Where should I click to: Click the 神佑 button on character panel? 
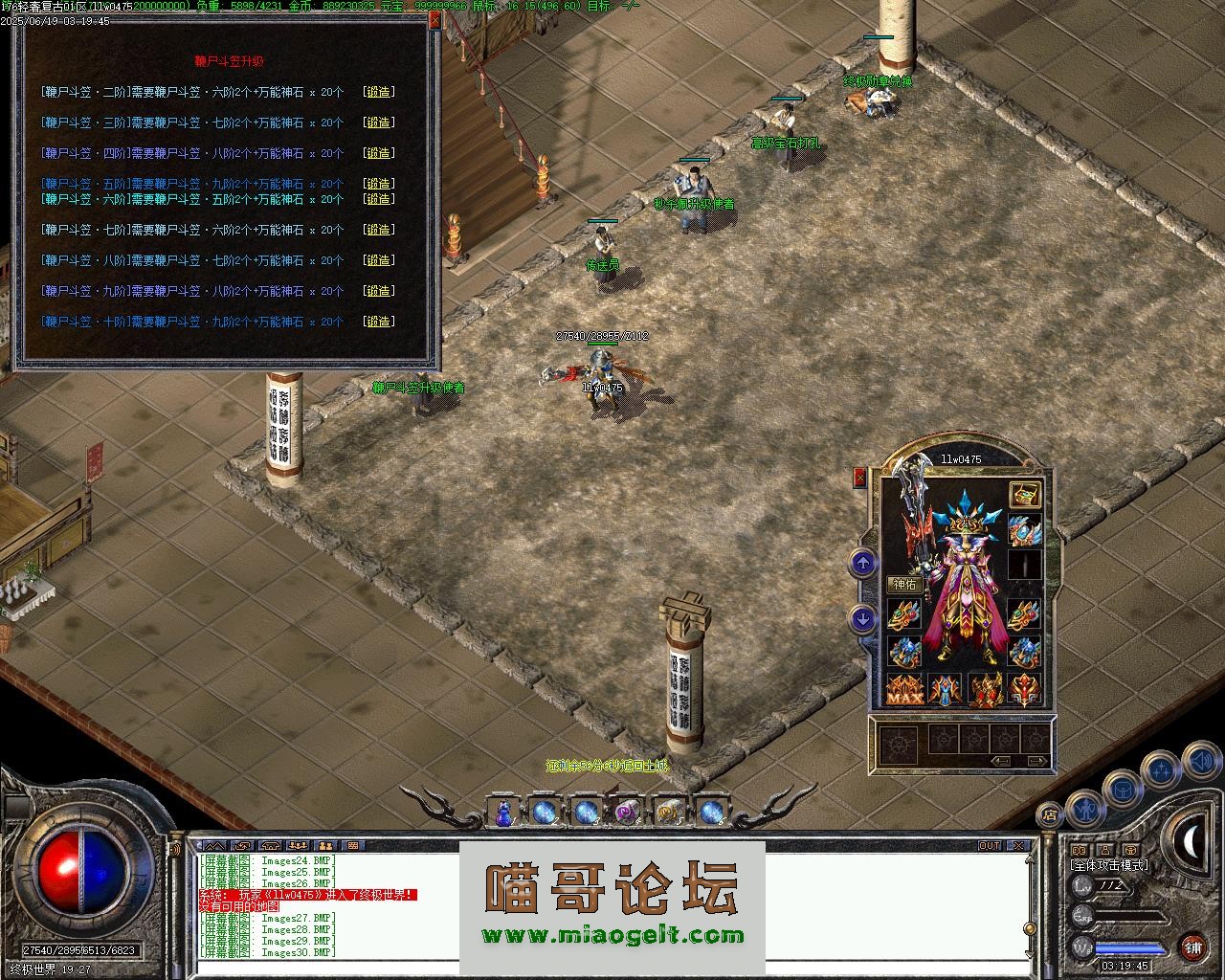904,584
